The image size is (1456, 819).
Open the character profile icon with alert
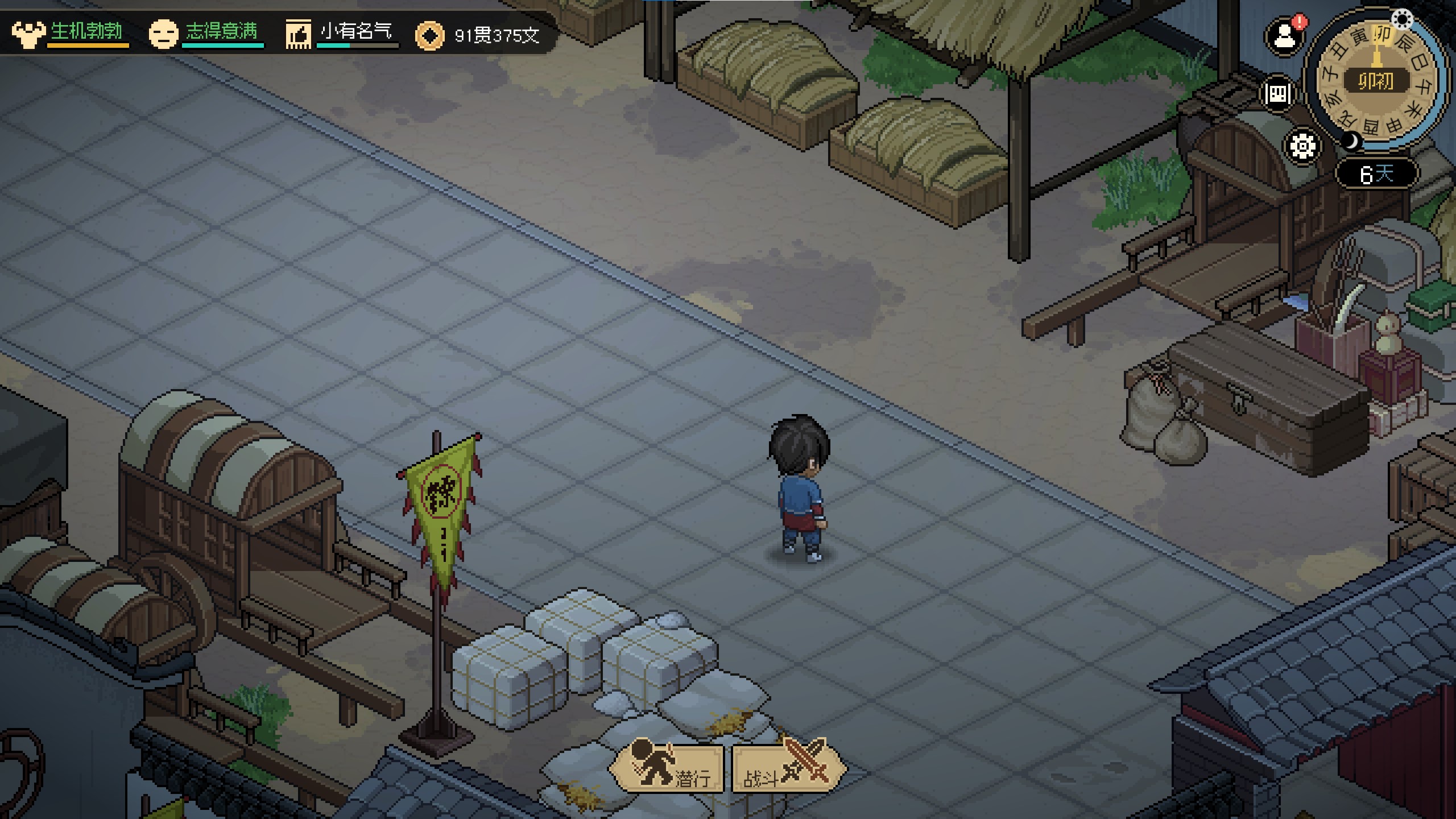tap(1284, 38)
